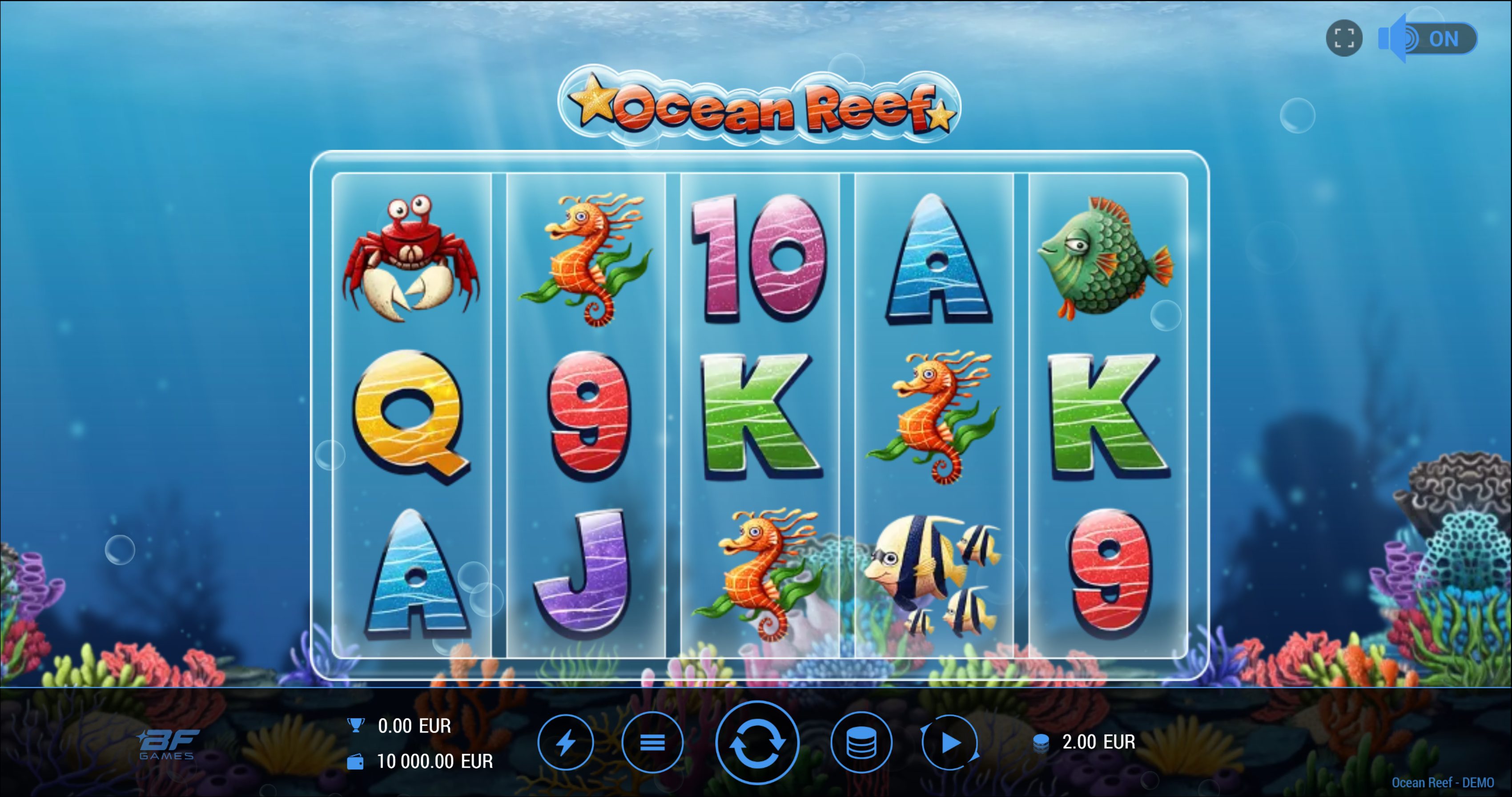The height and width of the screenshot is (797, 1512).
Task: Open the three-line menu button
Action: (x=652, y=742)
